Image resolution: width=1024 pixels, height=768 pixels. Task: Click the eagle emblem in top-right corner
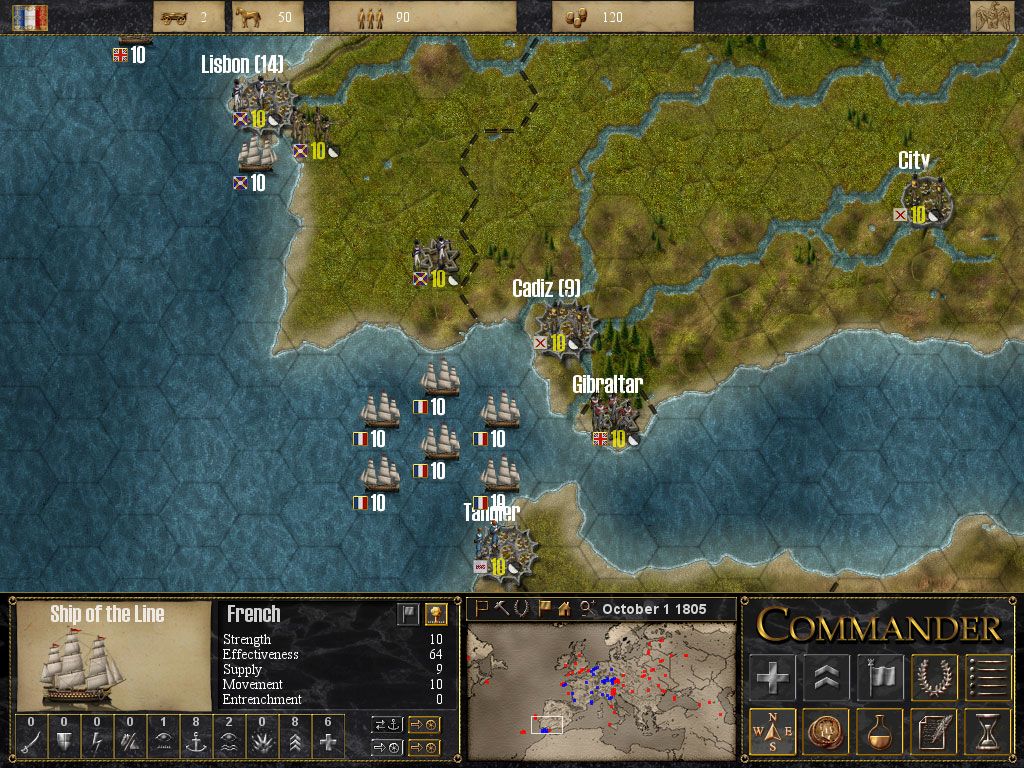(x=992, y=17)
